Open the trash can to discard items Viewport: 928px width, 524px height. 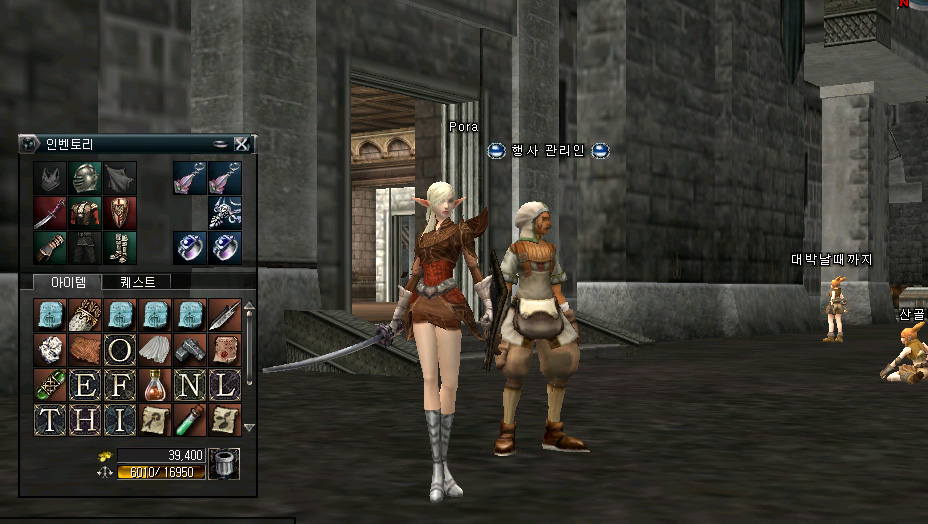[224, 463]
